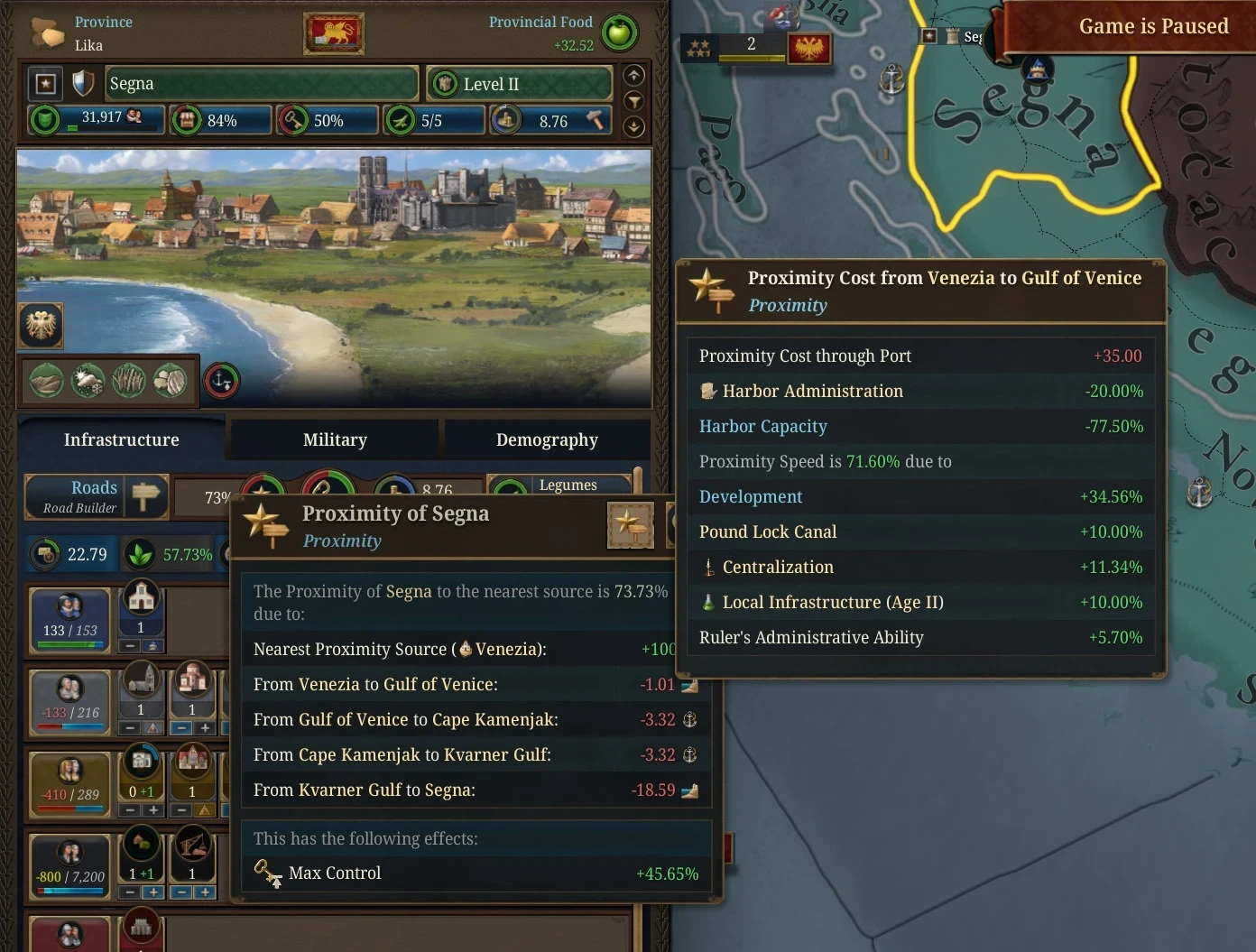Select the Segna location name bar
Image resolution: width=1256 pixels, height=952 pixels.
coord(262,84)
